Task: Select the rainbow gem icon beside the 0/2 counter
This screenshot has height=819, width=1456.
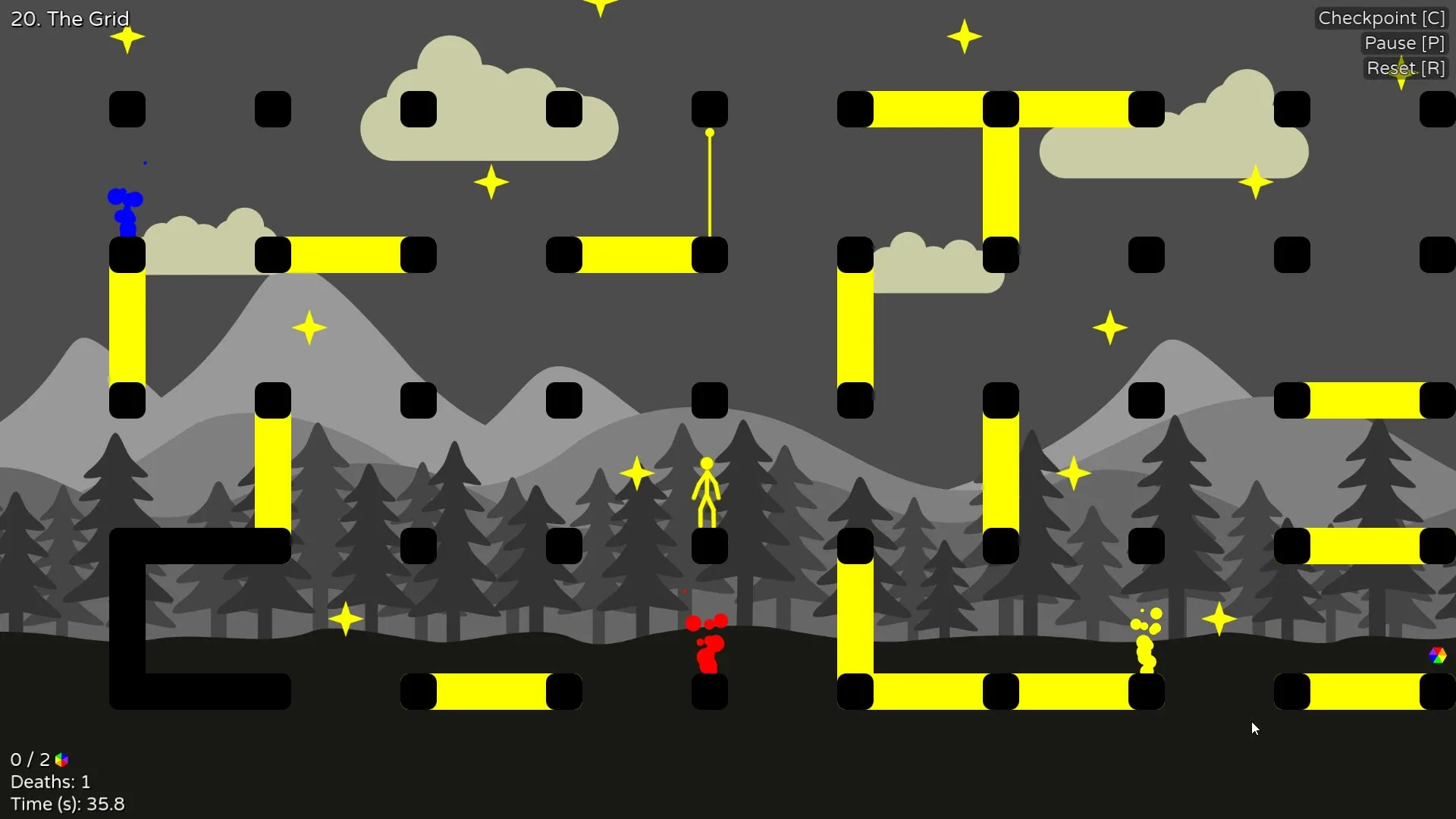Action: click(x=61, y=759)
